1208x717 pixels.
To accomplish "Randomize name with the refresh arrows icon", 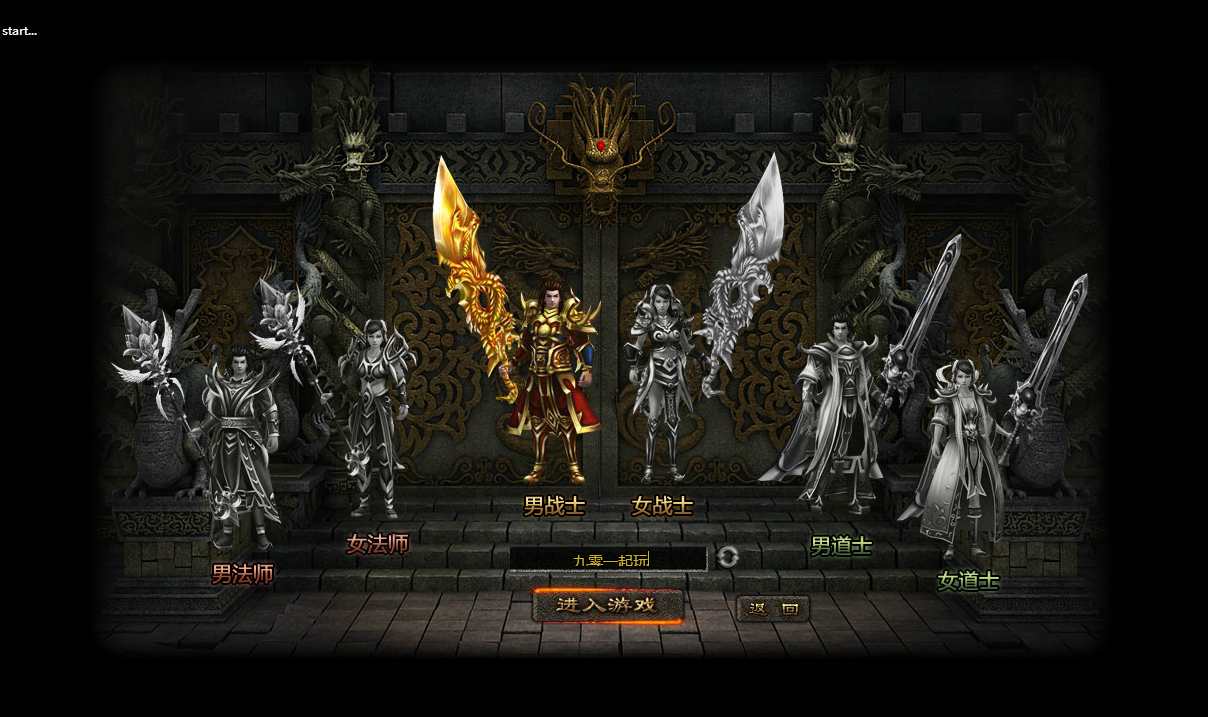I will (x=728, y=558).
